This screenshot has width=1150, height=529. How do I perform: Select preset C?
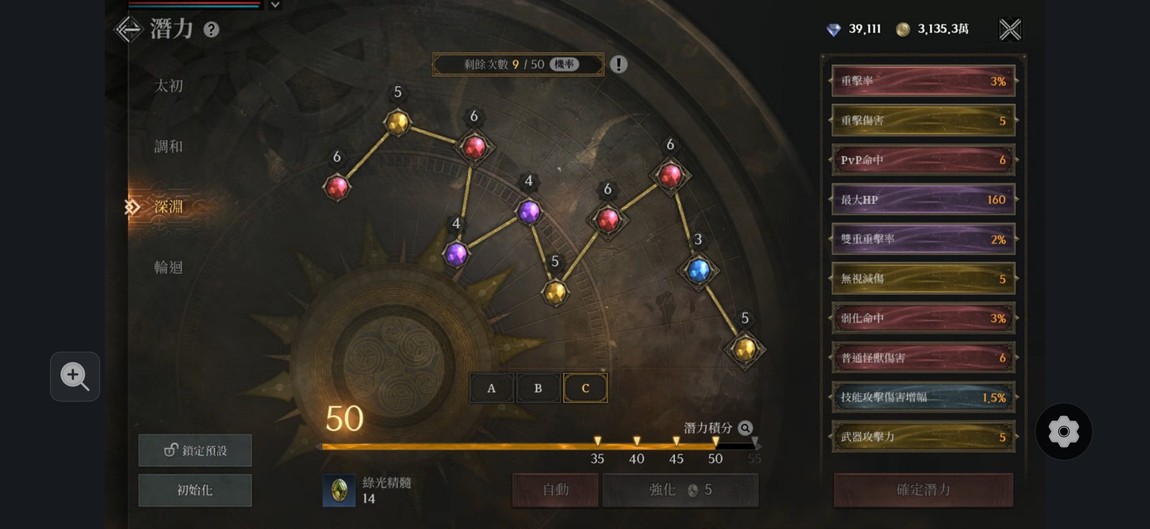pos(585,388)
